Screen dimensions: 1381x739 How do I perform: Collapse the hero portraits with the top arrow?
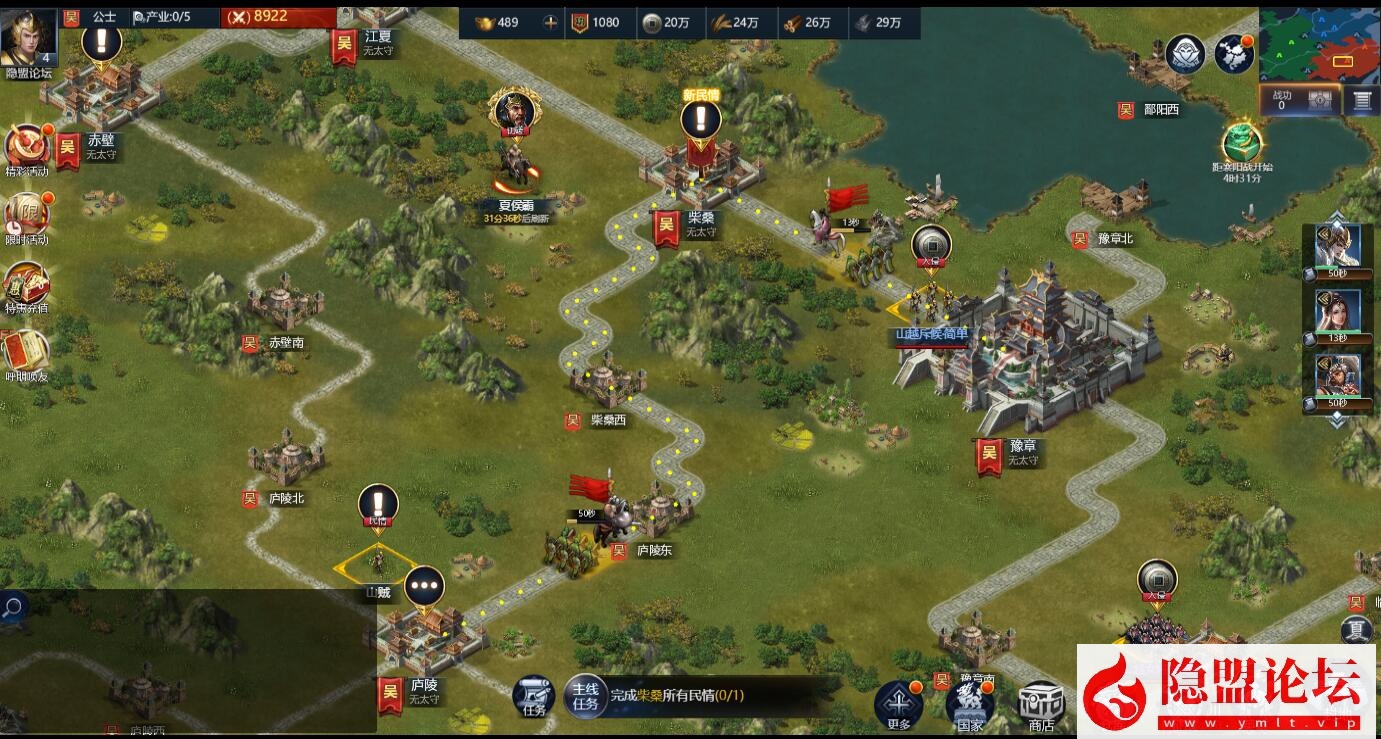pos(1337,214)
